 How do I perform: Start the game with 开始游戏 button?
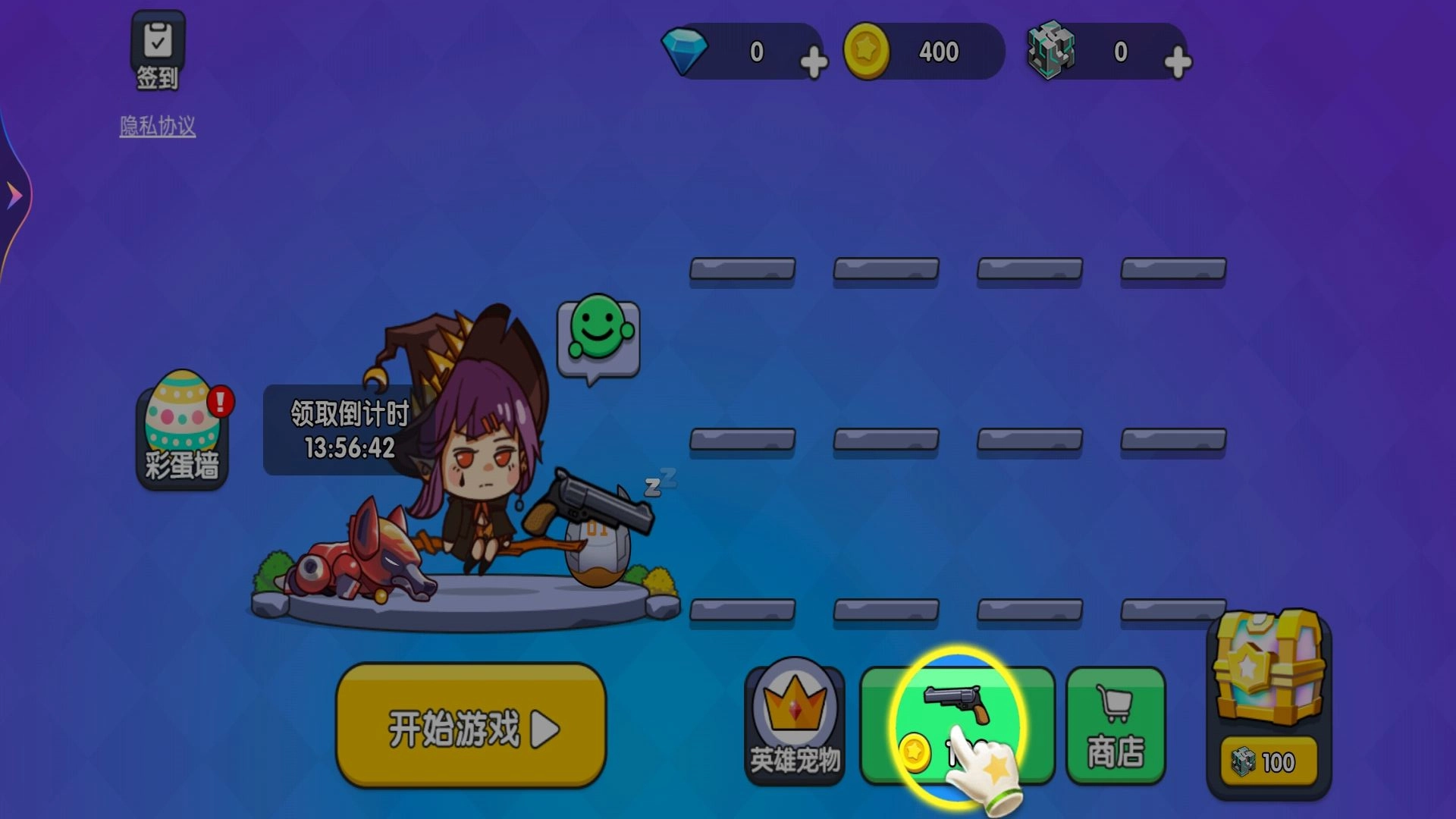[x=470, y=726]
